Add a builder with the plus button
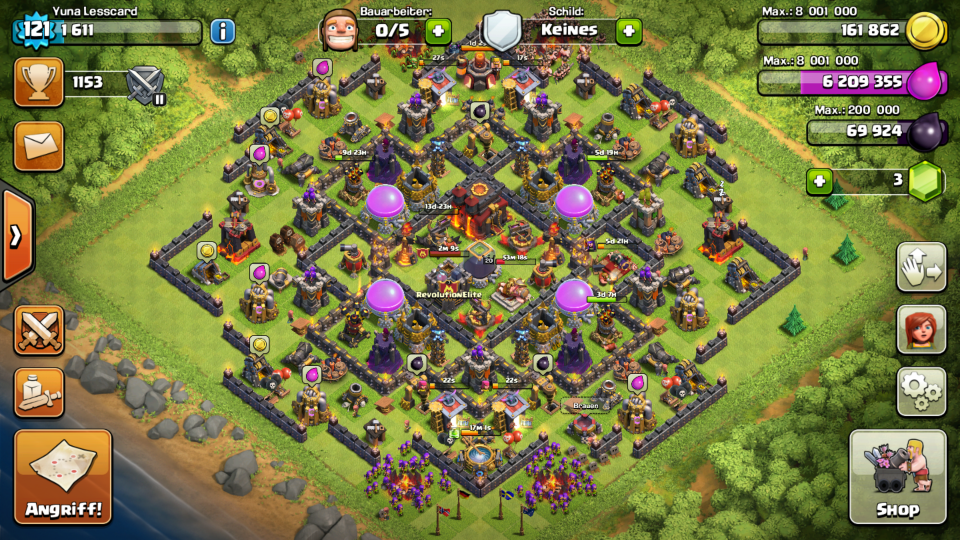Viewport: 960px width, 540px height. [438, 31]
